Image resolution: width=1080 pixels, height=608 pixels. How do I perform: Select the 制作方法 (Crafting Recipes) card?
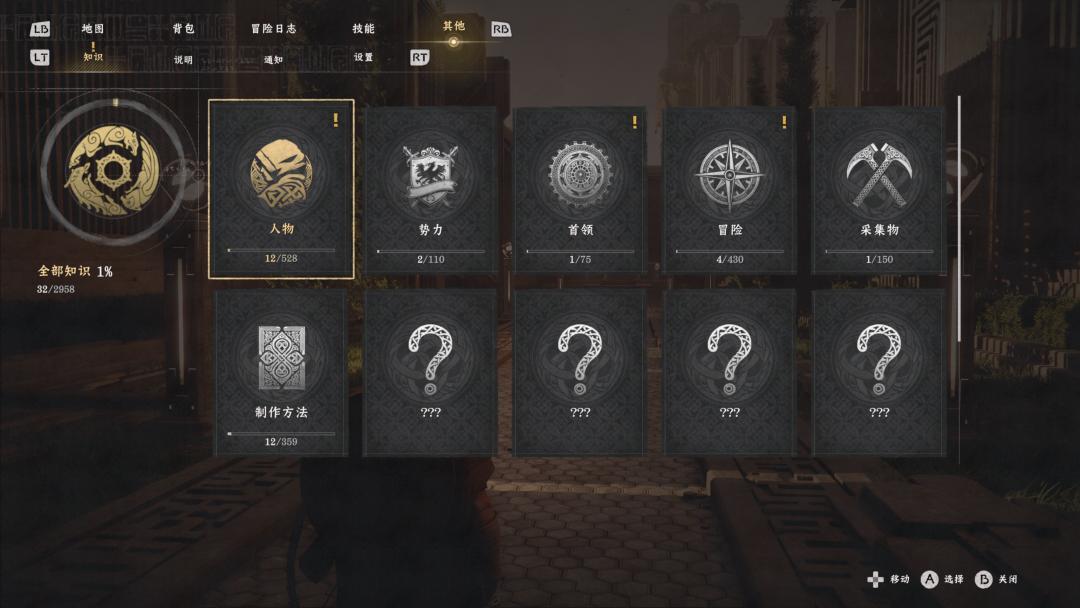(x=281, y=372)
